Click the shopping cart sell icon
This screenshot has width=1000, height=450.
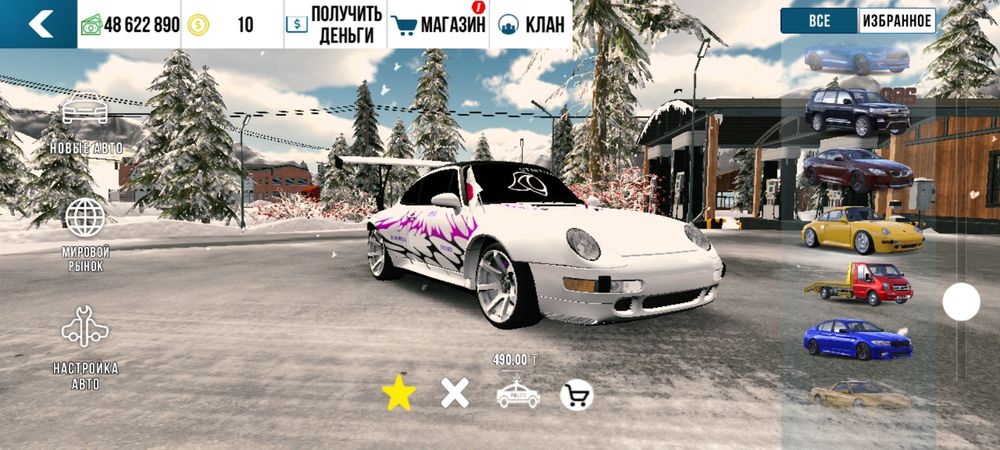pyautogui.click(x=576, y=395)
